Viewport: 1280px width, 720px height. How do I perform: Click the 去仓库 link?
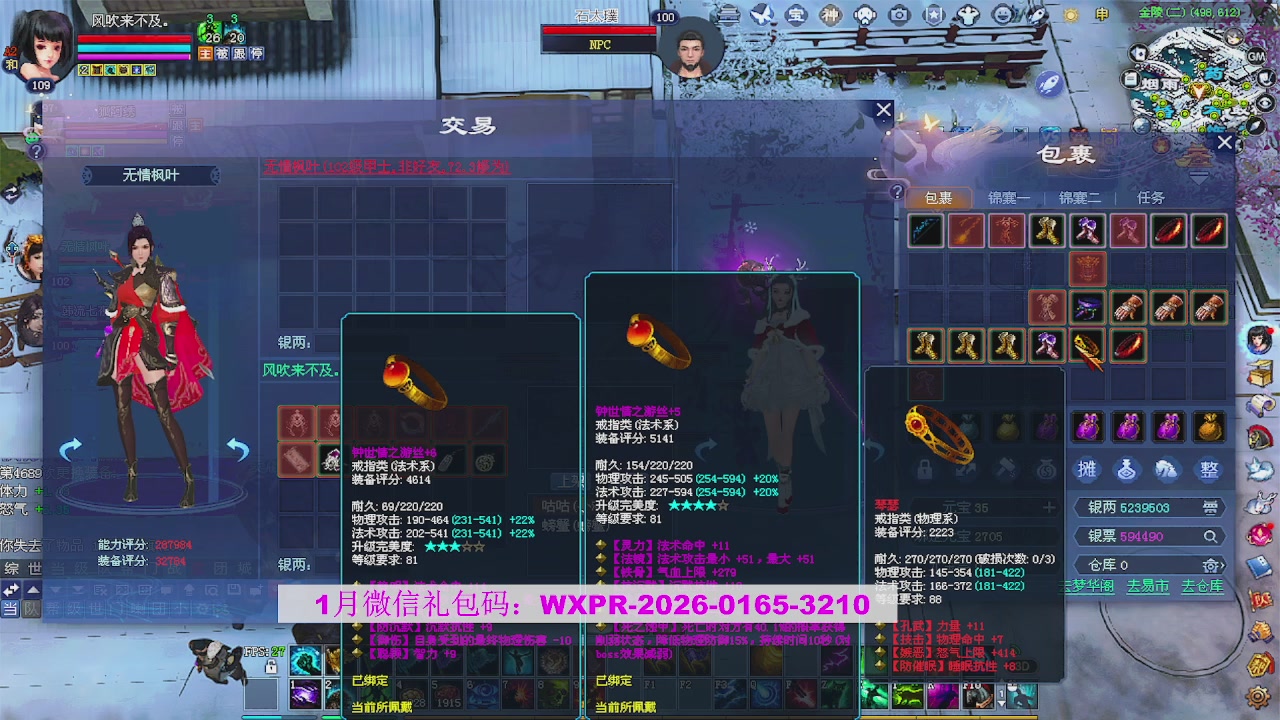click(x=1203, y=585)
